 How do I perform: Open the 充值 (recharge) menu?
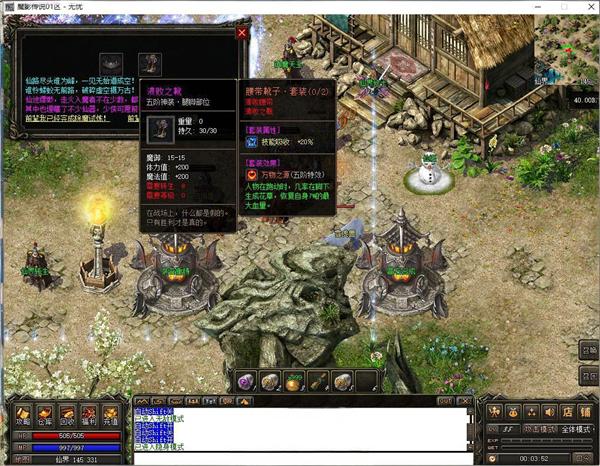point(111,414)
